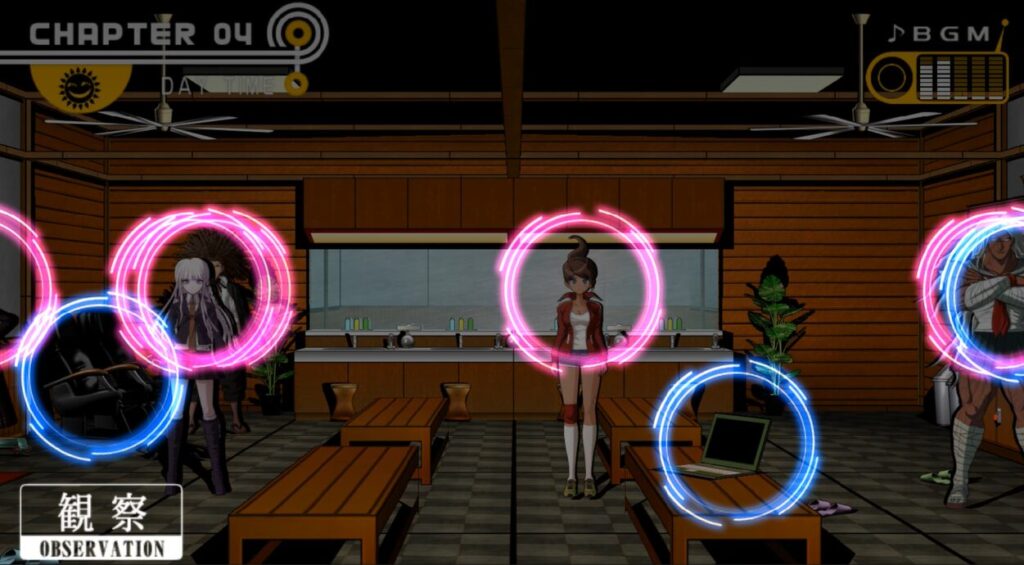Click the Observation mode label

[x=101, y=522]
